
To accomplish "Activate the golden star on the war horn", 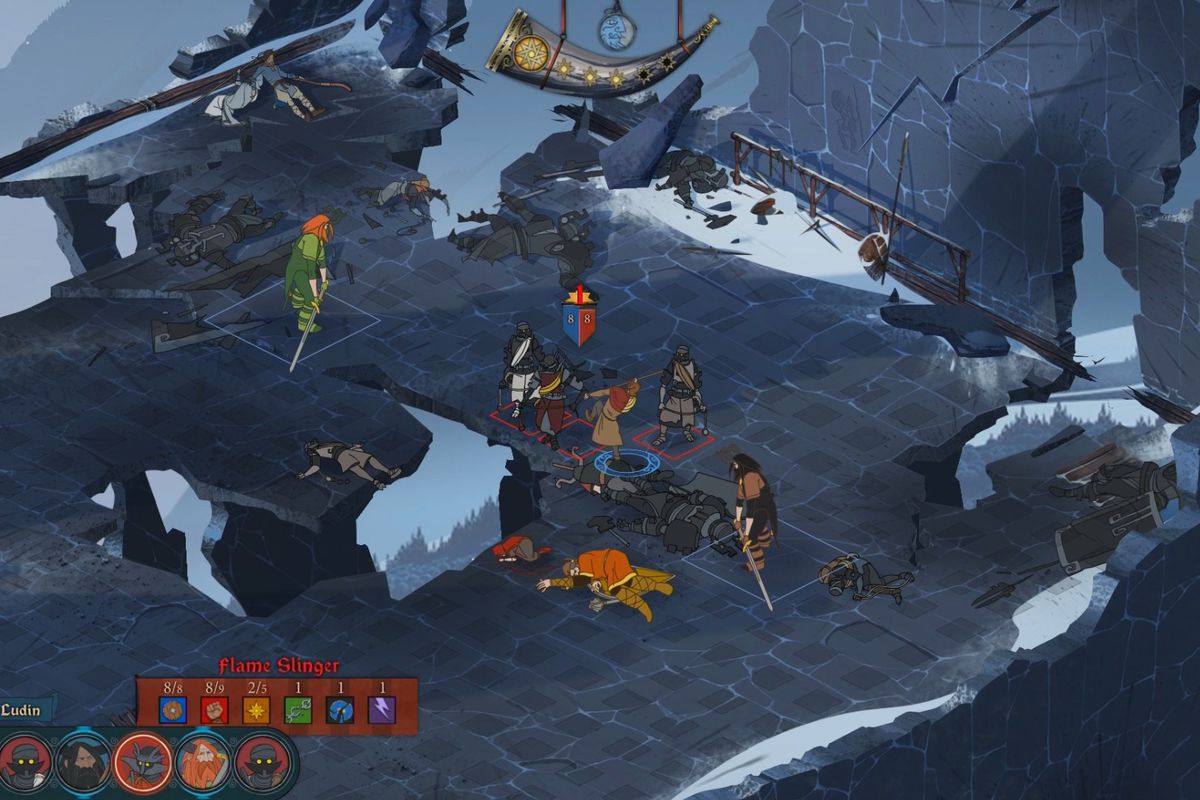I will [x=531, y=52].
